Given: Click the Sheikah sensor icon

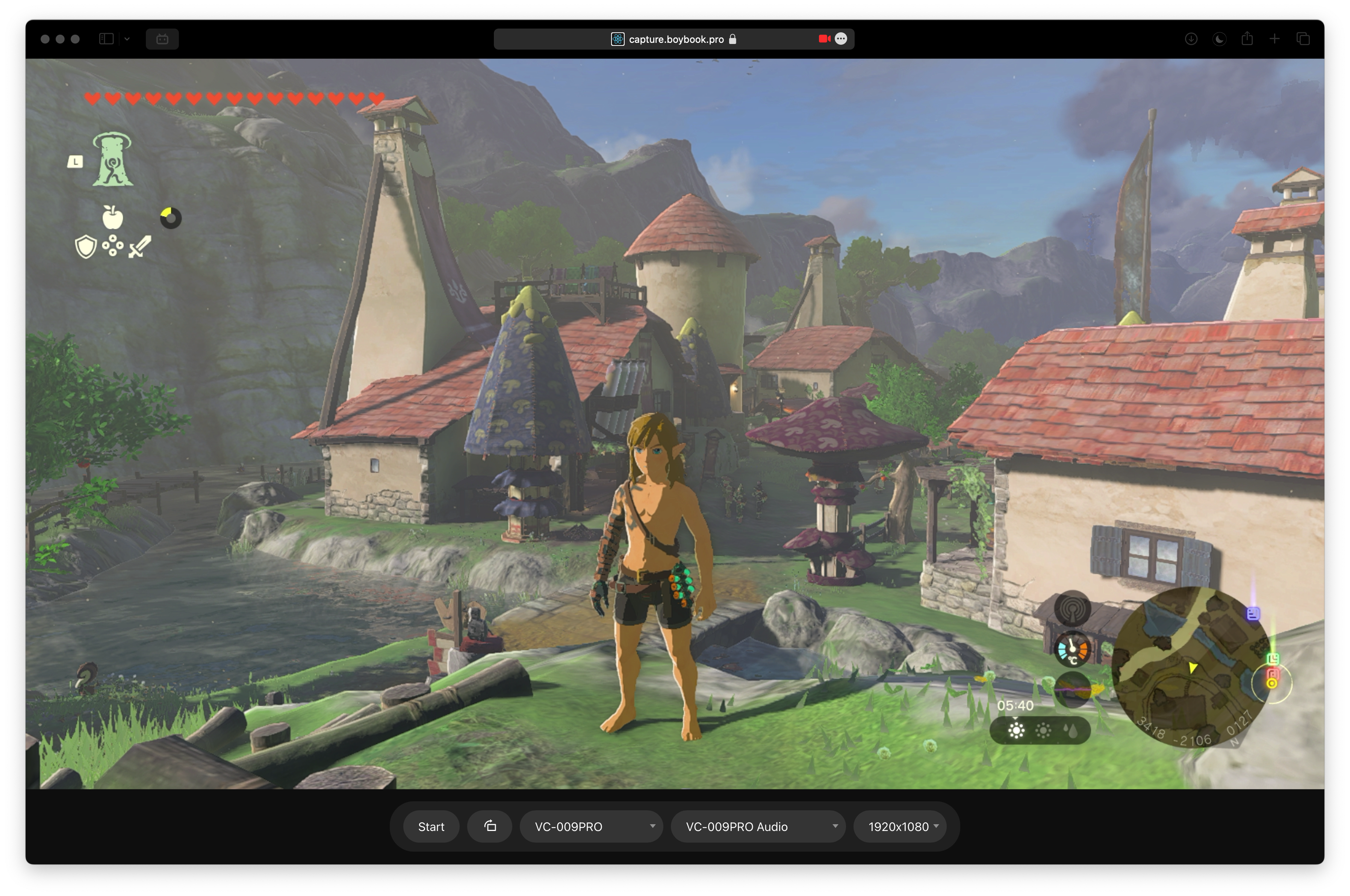Looking at the screenshot, I should [x=1072, y=609].
